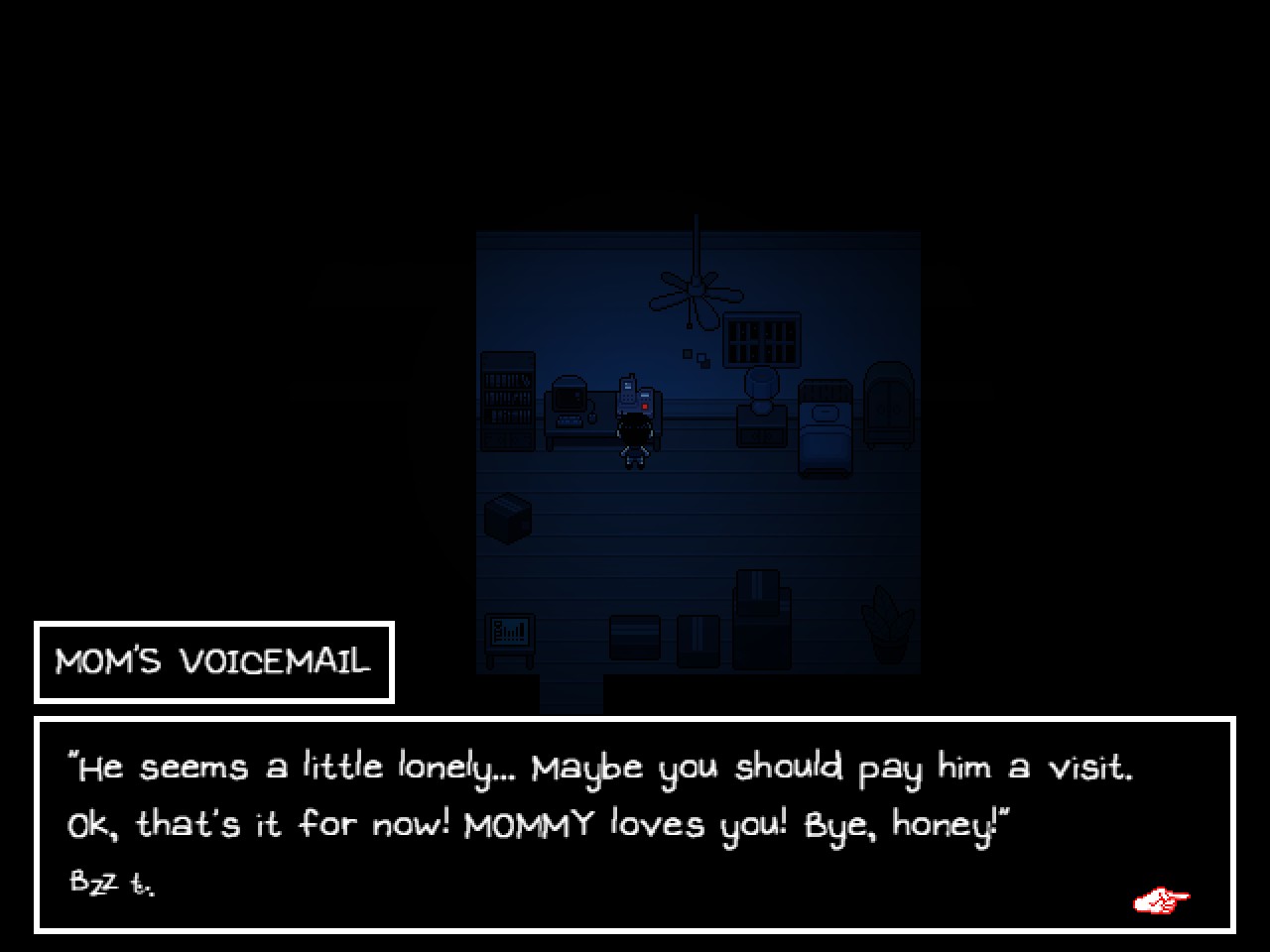Image resolution: width=1270 pixels, height=952 pixels.
Task: Click the digital clock on the nightstand
Action: click(761, 435)
